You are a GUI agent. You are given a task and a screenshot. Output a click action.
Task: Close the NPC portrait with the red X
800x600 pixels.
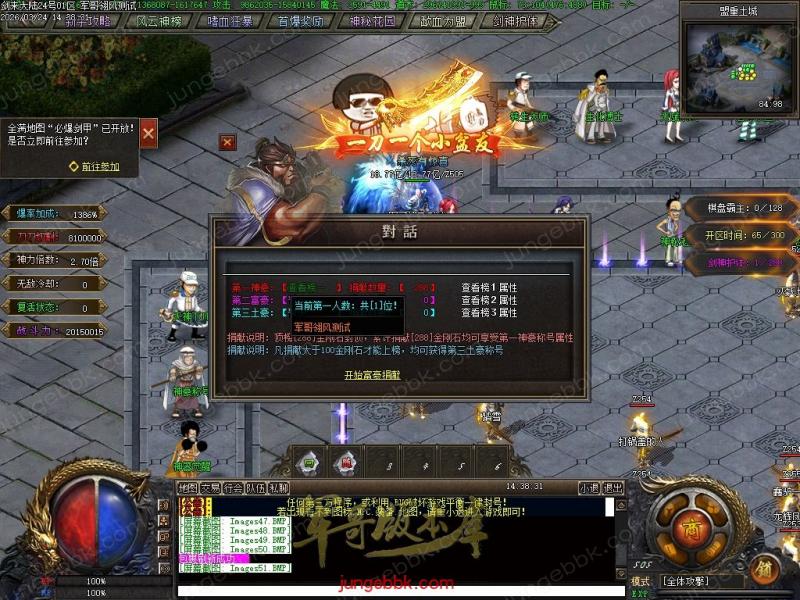coord(227,143)
